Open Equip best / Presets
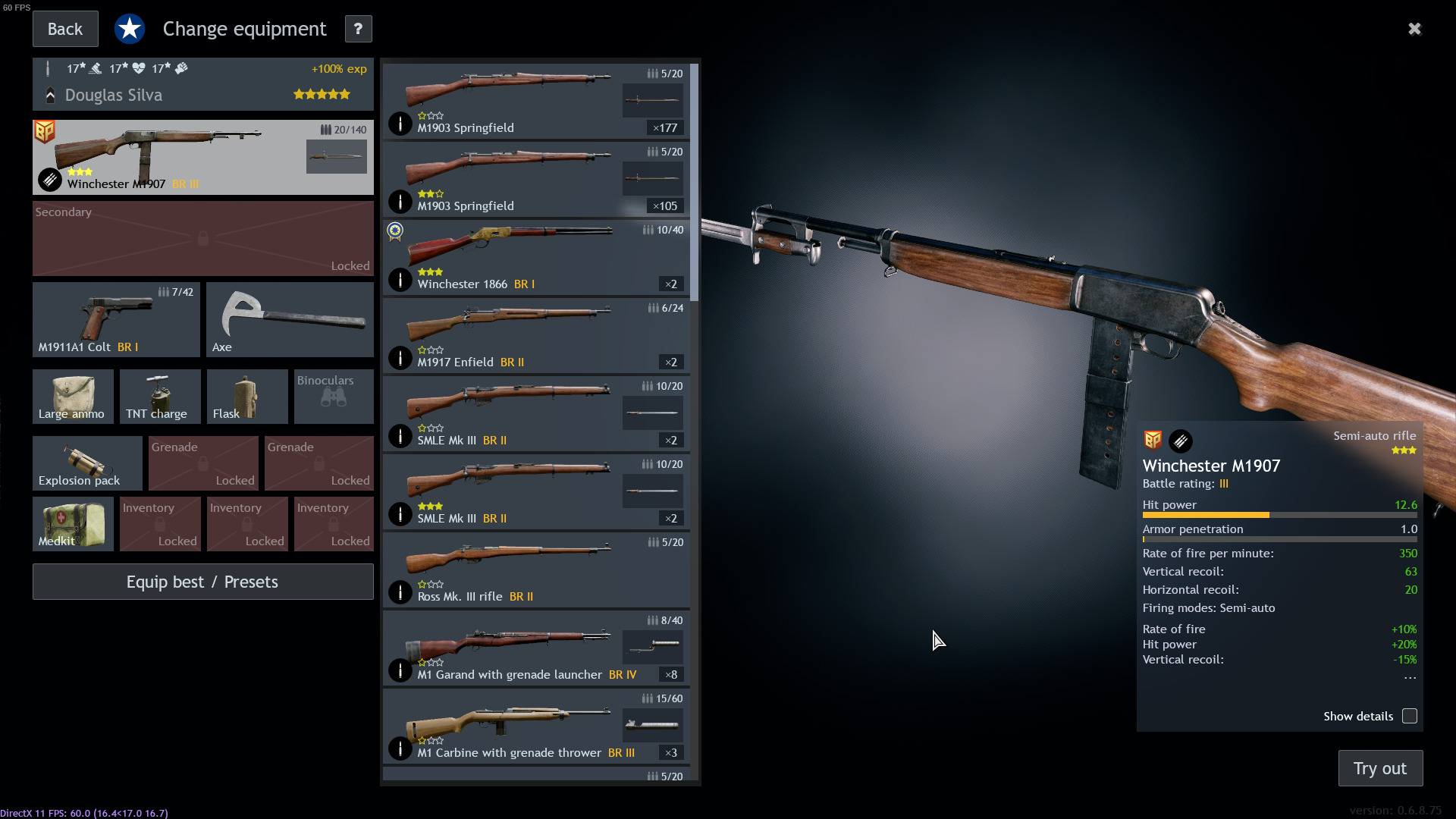This screenshot has height=819, width=1456. coord(202,582)
